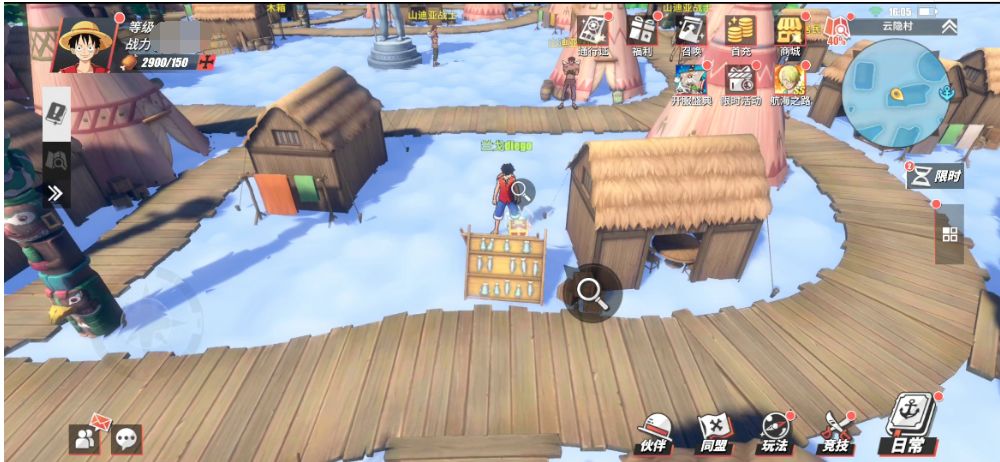1000x462 pixels.
Task: Open the 限时 hourglass timed panel
Action: click(x=934, y=176)
